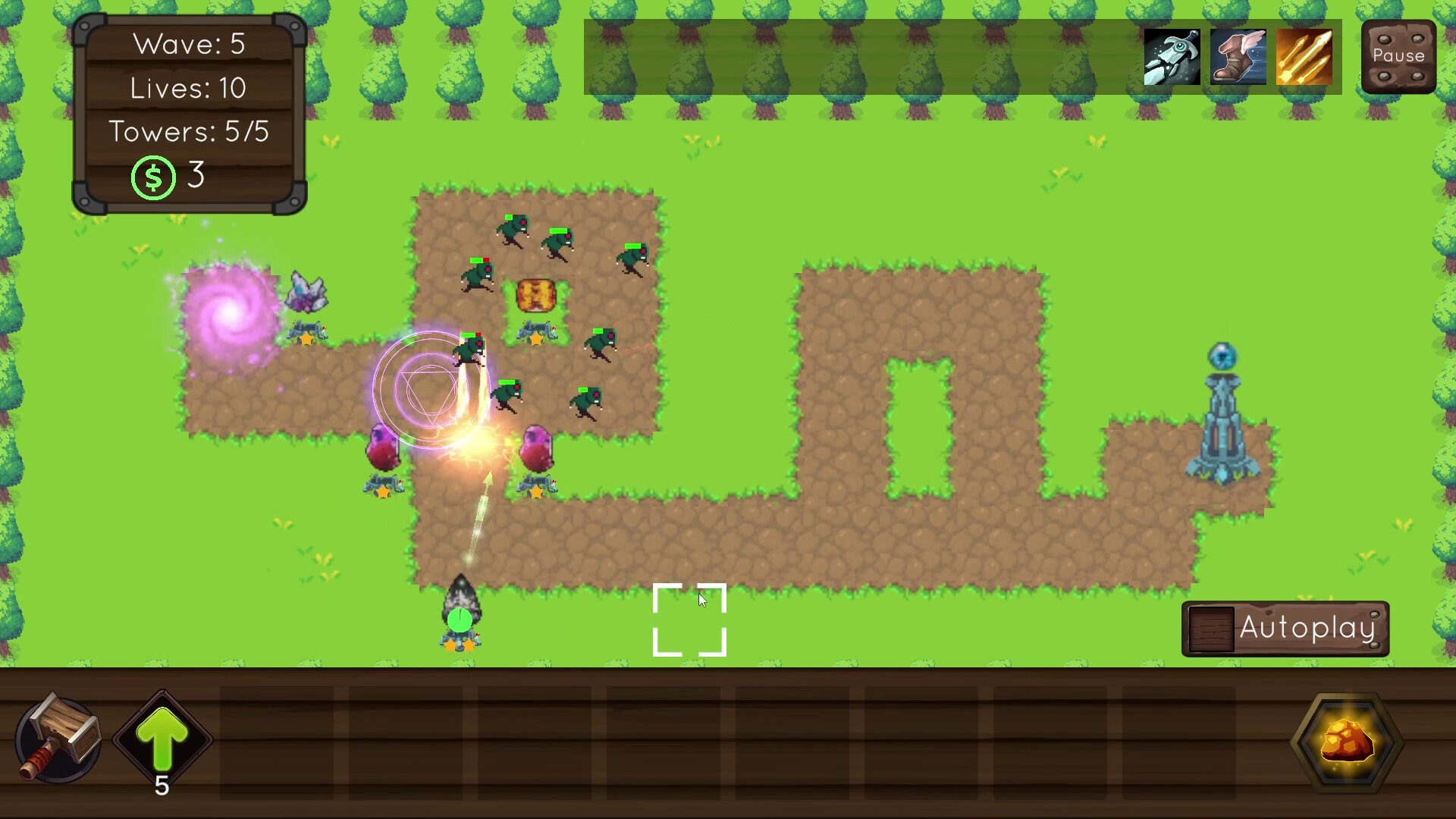This screenshot has width=1456, height=819.
Task: Select the golden arrows item icon
Action: tap(1304, 57)
